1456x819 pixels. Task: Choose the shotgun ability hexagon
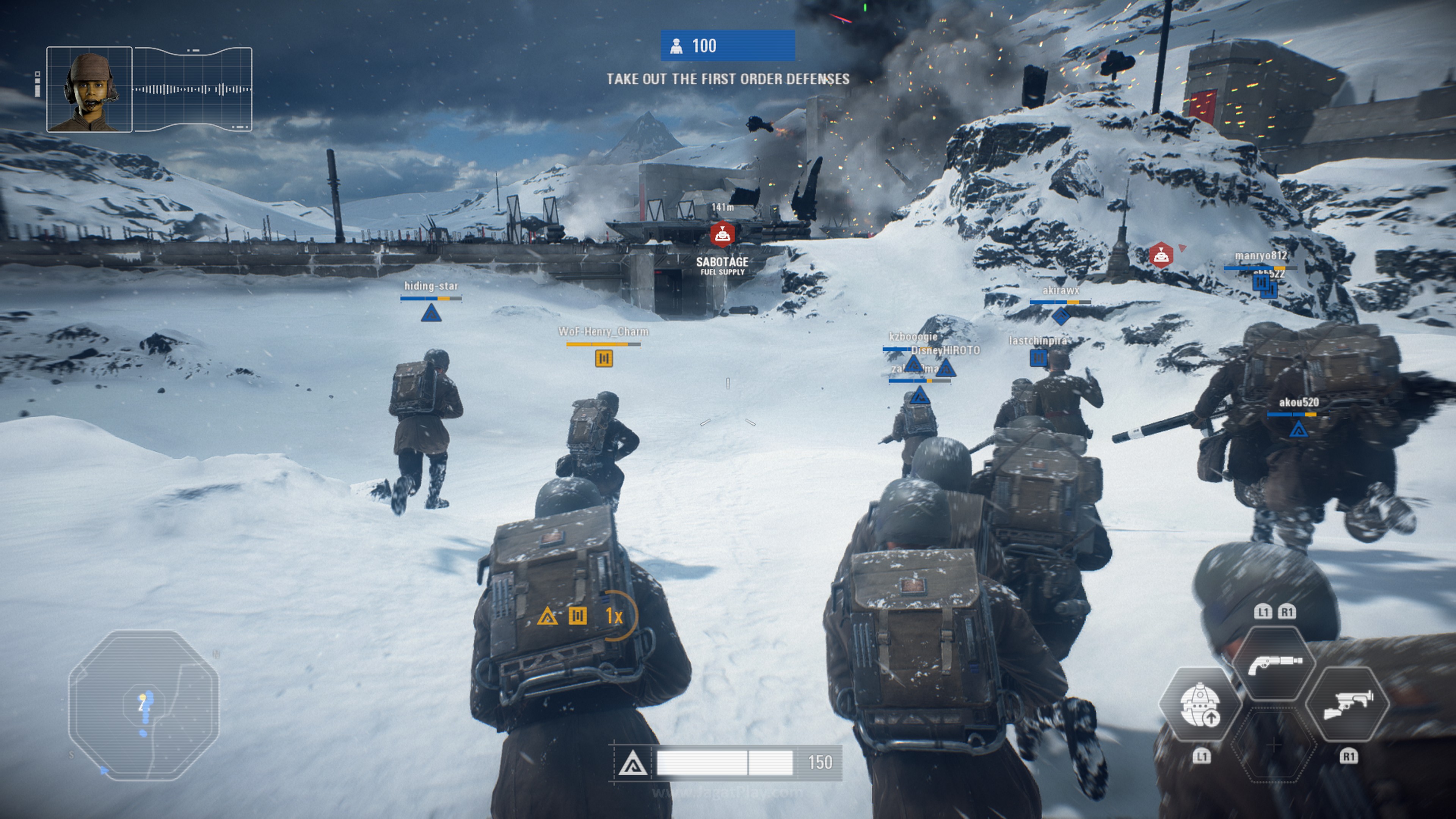point(1274,663)
